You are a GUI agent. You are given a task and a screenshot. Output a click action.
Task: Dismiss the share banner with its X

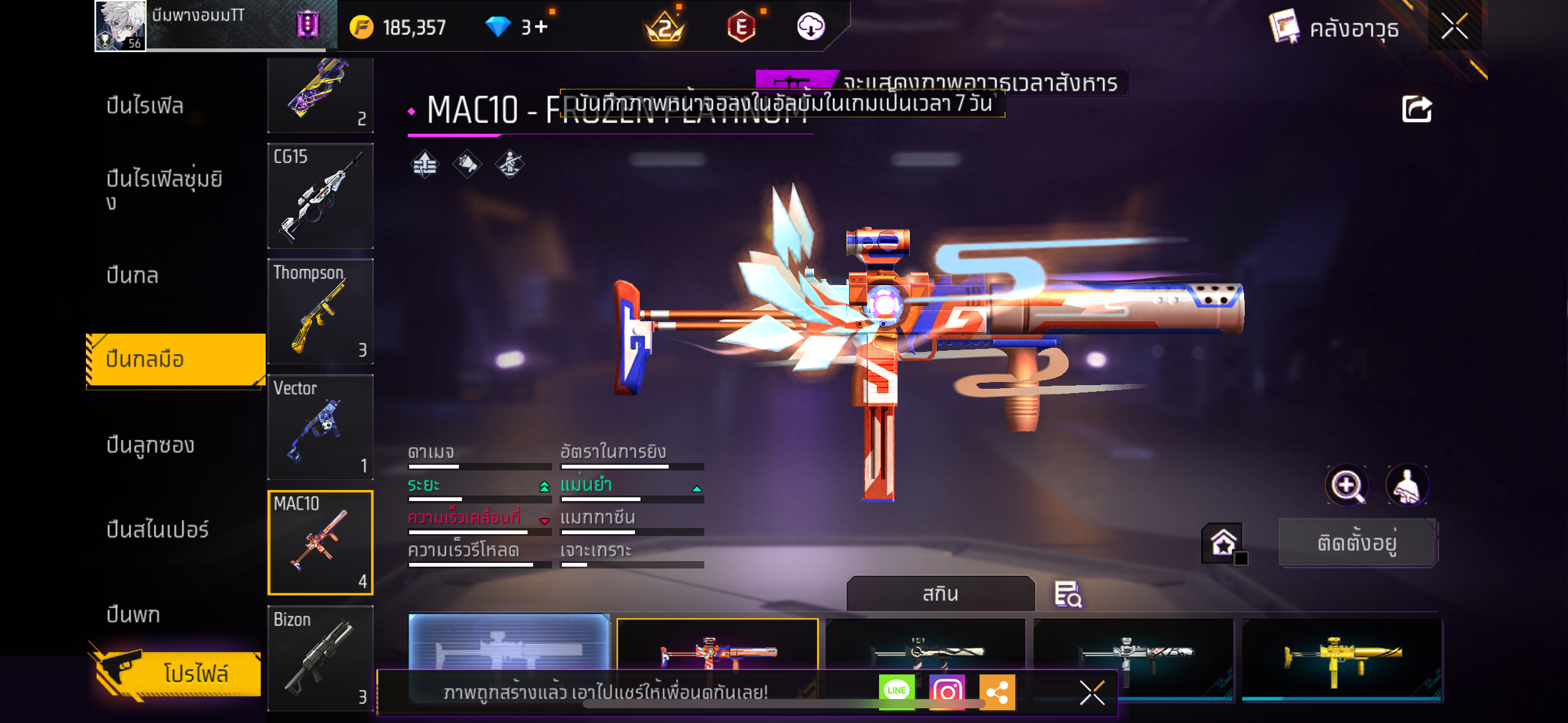point(1091,693)
